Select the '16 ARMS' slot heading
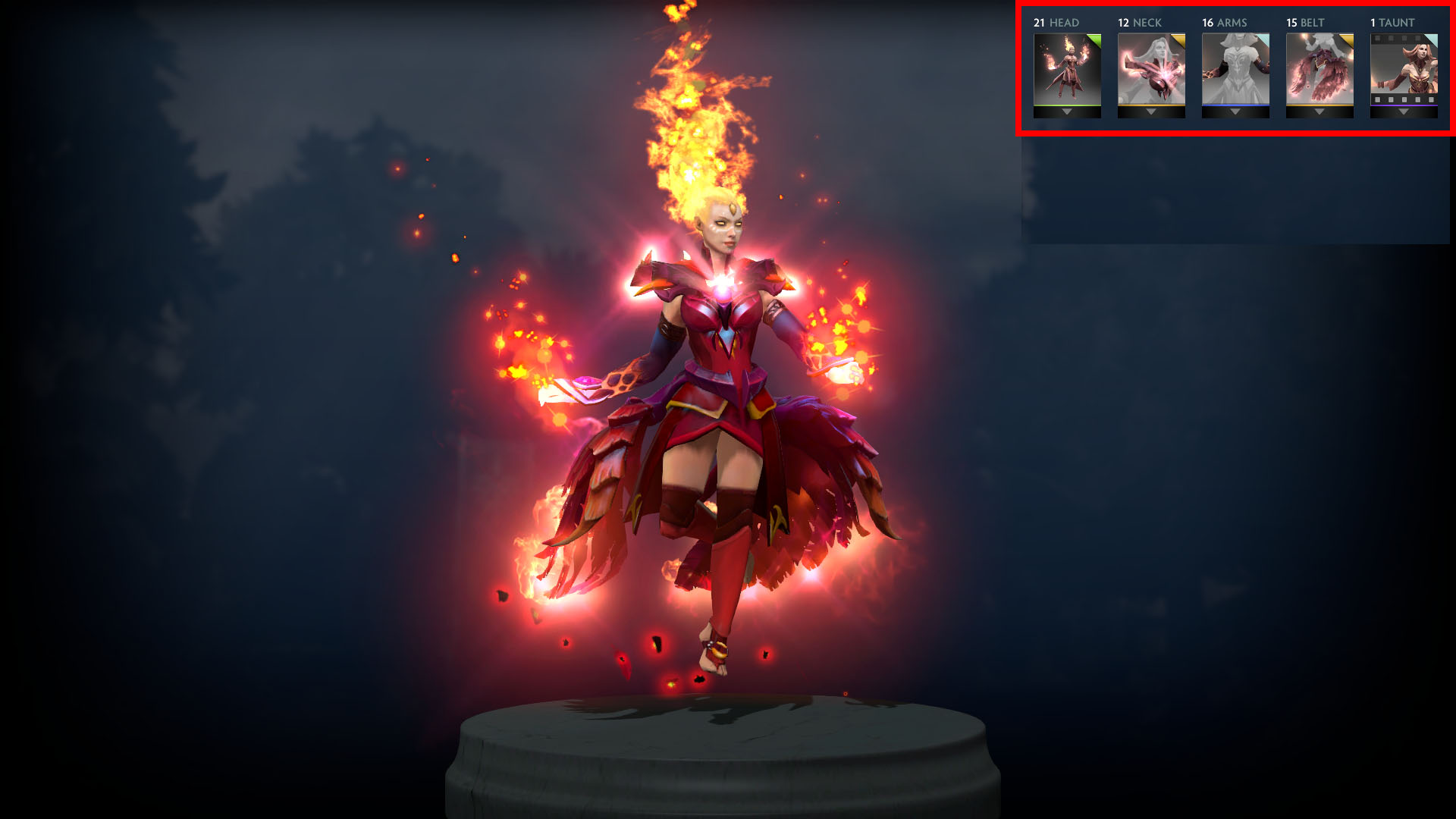The width and height of the screenshot is (1456, 819). point(1225,23)
